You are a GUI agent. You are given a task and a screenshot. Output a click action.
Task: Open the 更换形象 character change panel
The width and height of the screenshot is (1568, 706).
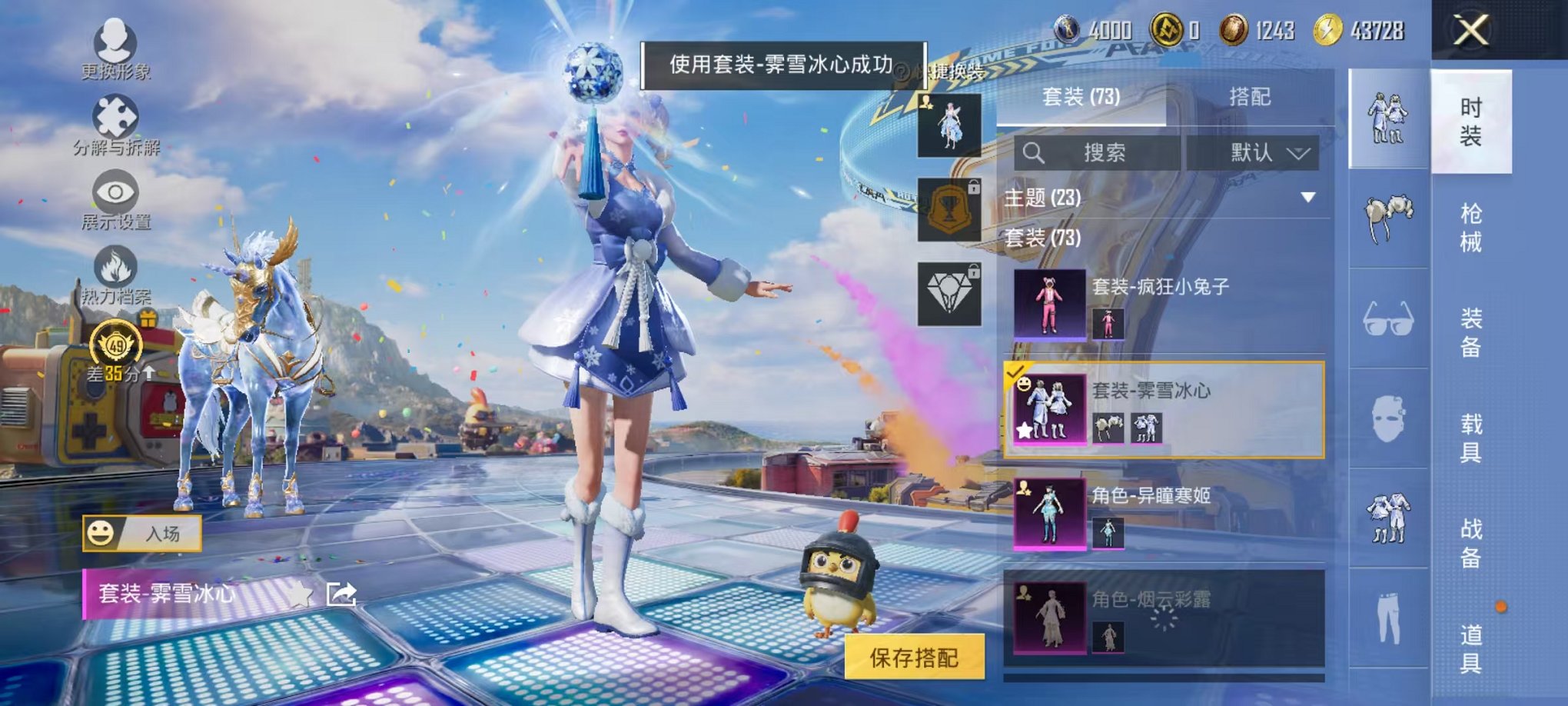click(x=111, y=42)
